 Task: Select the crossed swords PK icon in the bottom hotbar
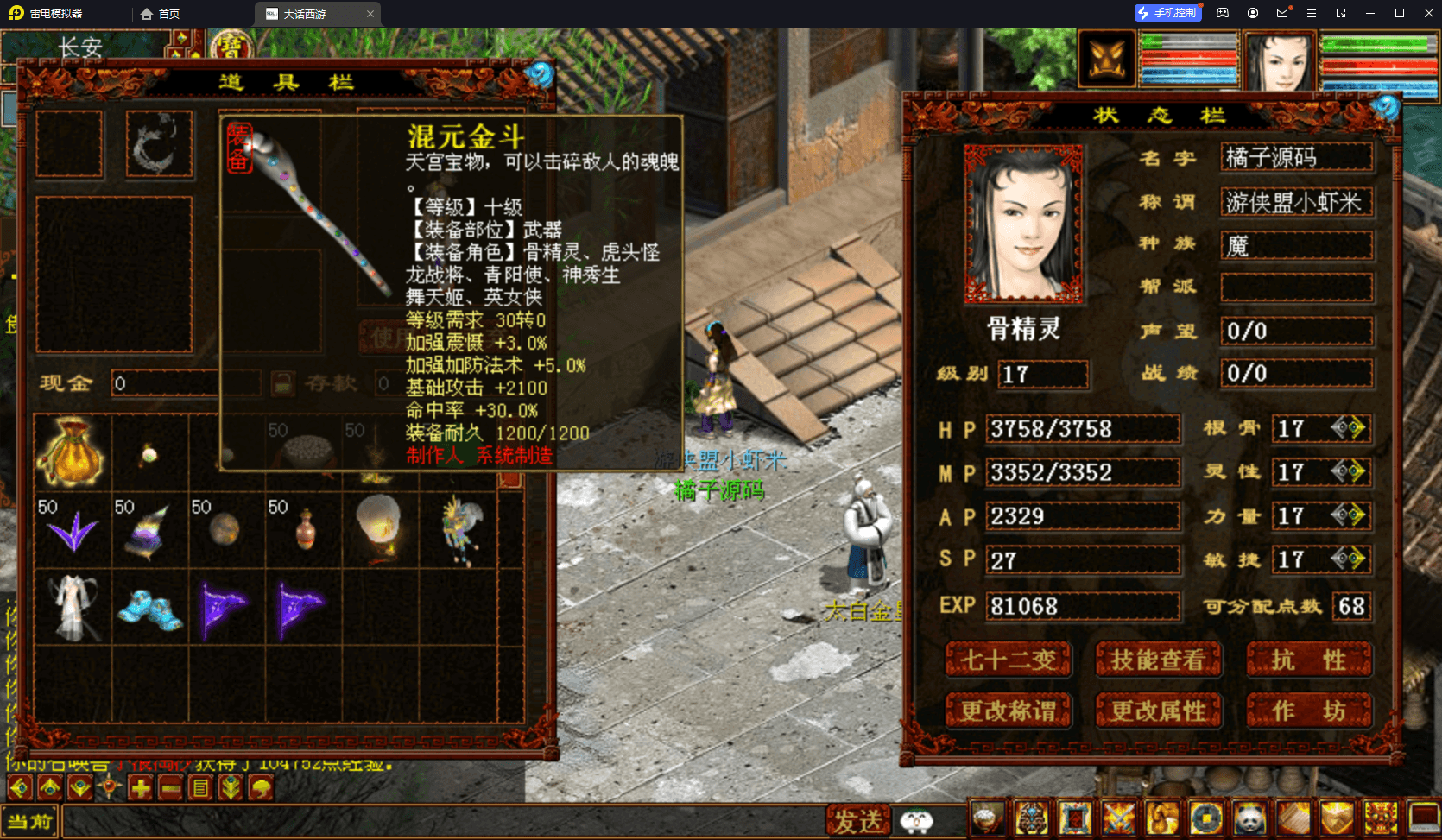[1119, 818]
